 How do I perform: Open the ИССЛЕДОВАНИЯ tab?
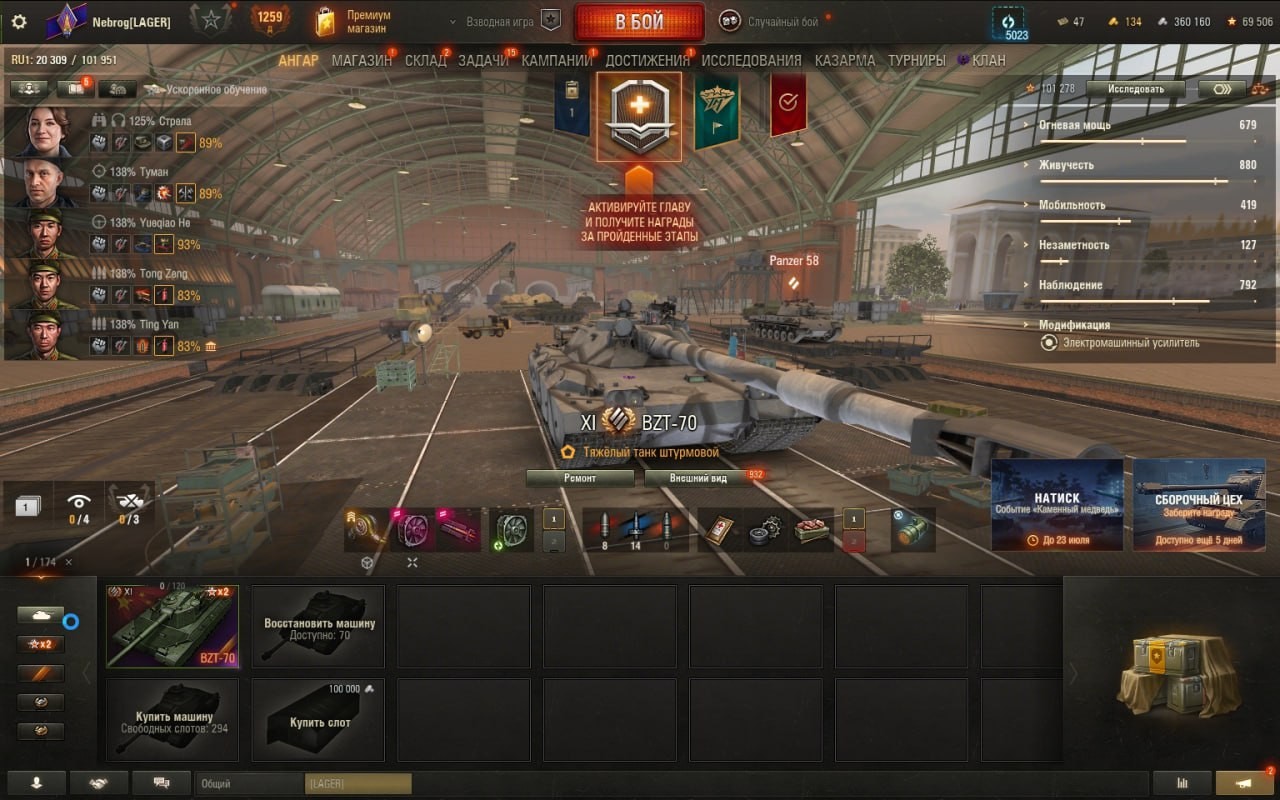[x=751, y=60]
